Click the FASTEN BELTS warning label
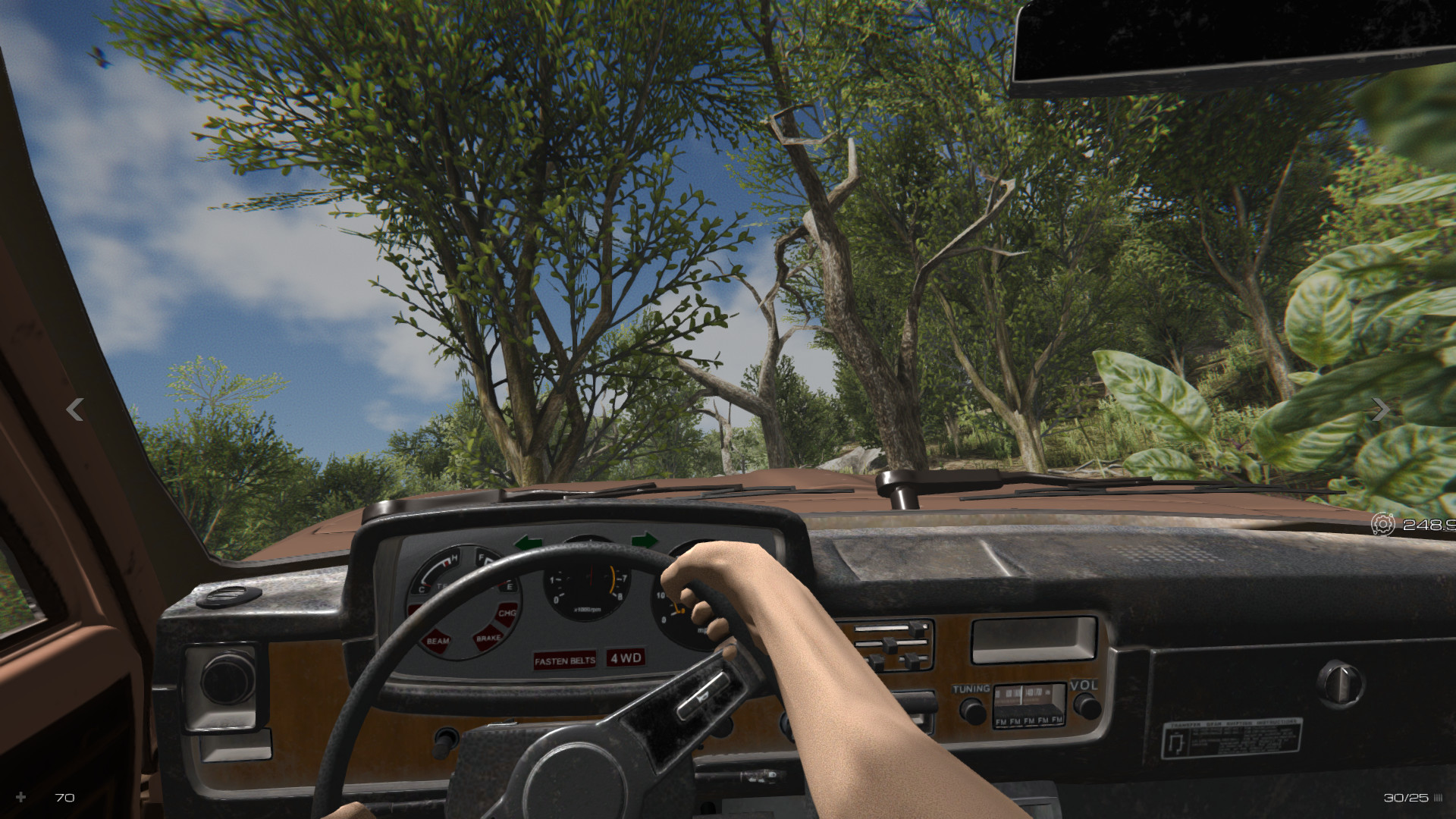The width and height of the screenshot is (1456, 819). tap(565, 660)
